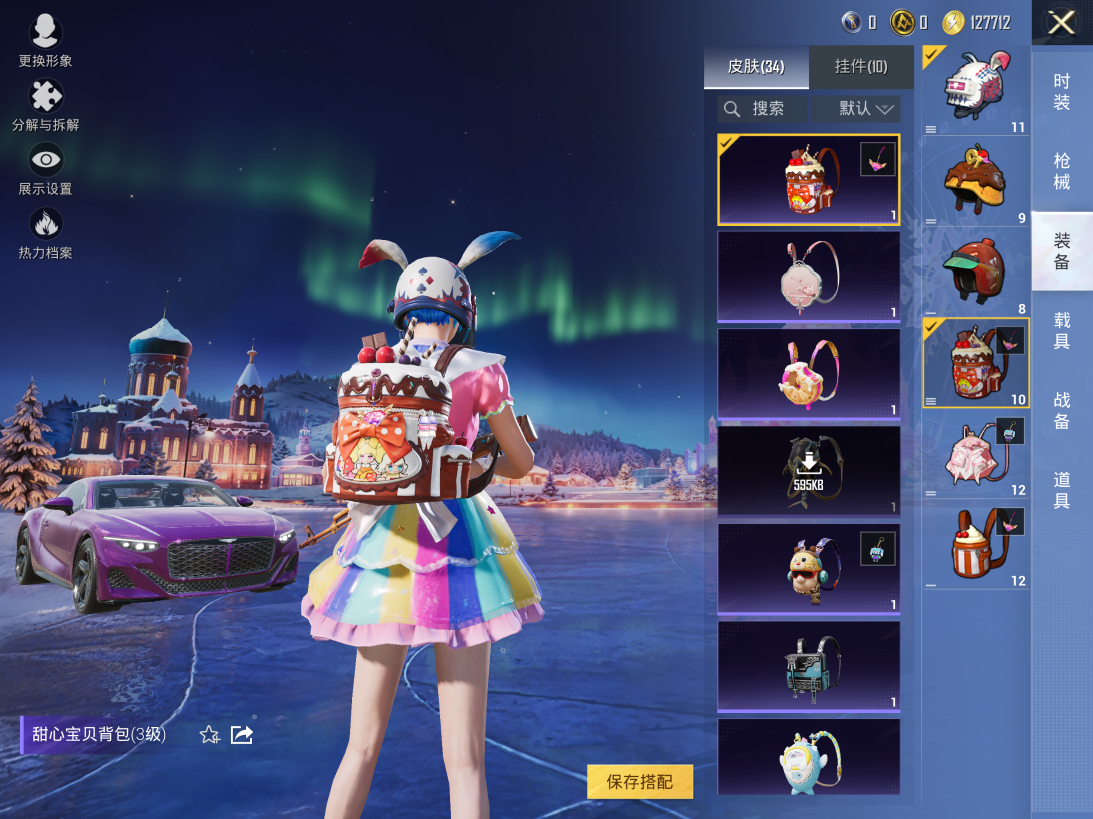Viewport: 1093px width, 819px height.
Task: Click the 搜索 search field
Action: click(x=762, y=109)
